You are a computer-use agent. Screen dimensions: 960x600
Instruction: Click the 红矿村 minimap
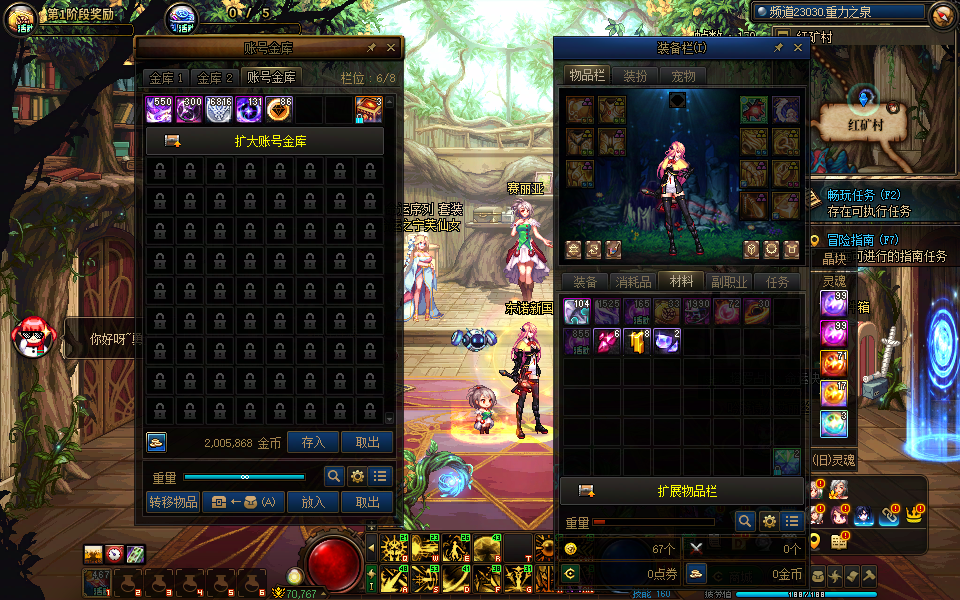click(x=868, y=124)
